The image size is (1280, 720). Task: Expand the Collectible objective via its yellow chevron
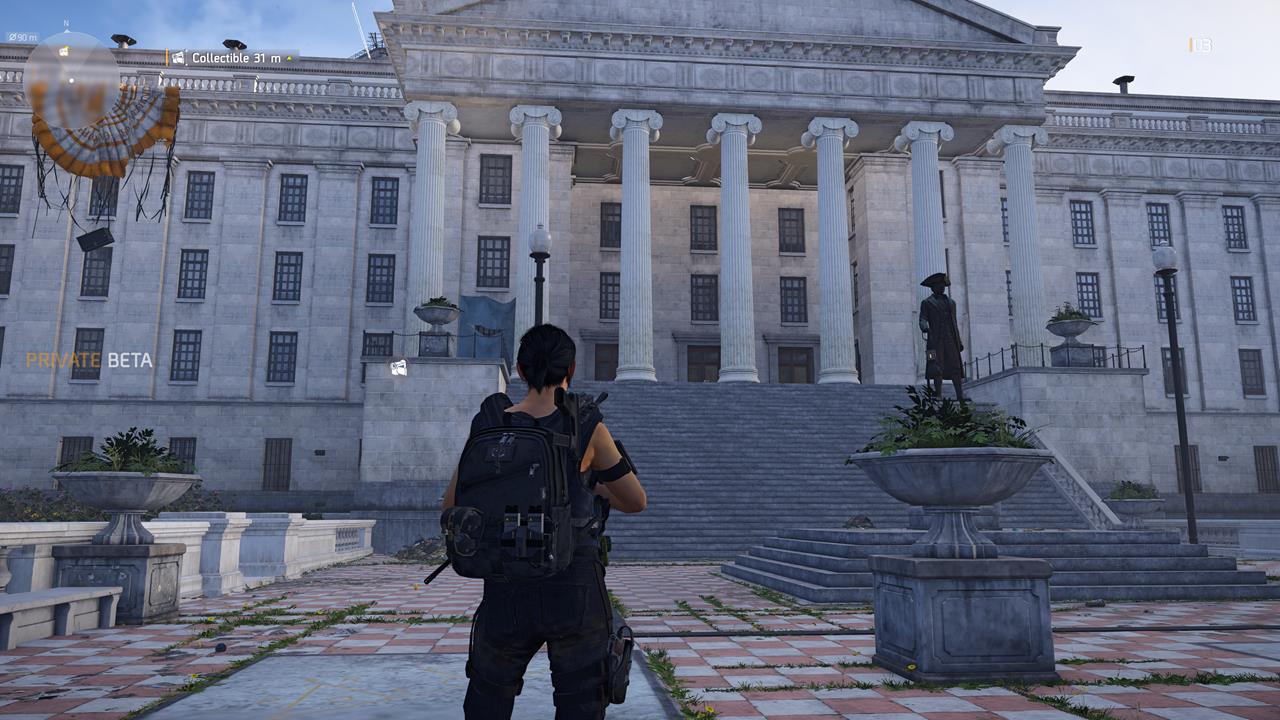pos(287,59)
